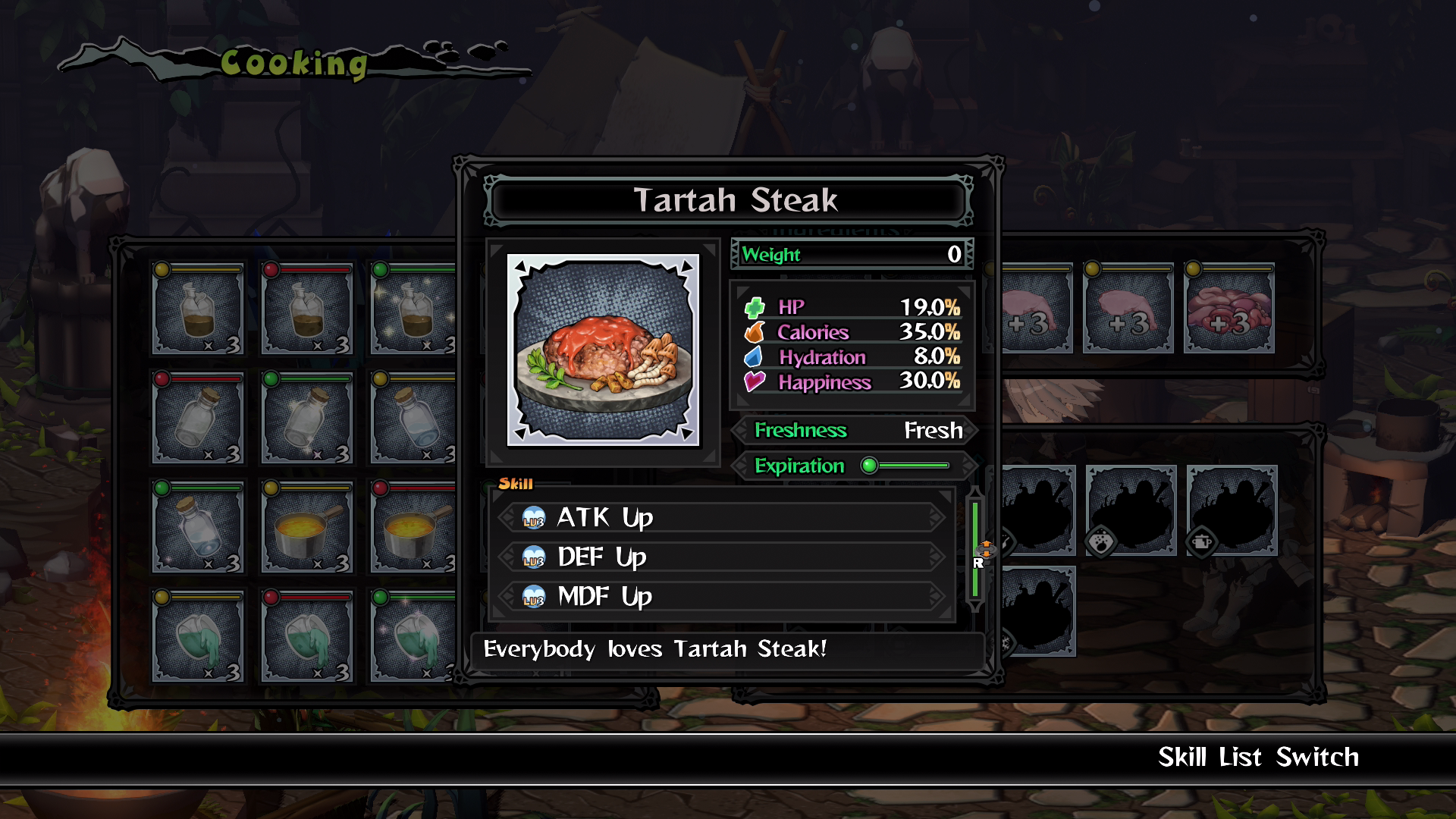
Task: Pick brown sauce bottle with red marker
Action: coord(307,309)
